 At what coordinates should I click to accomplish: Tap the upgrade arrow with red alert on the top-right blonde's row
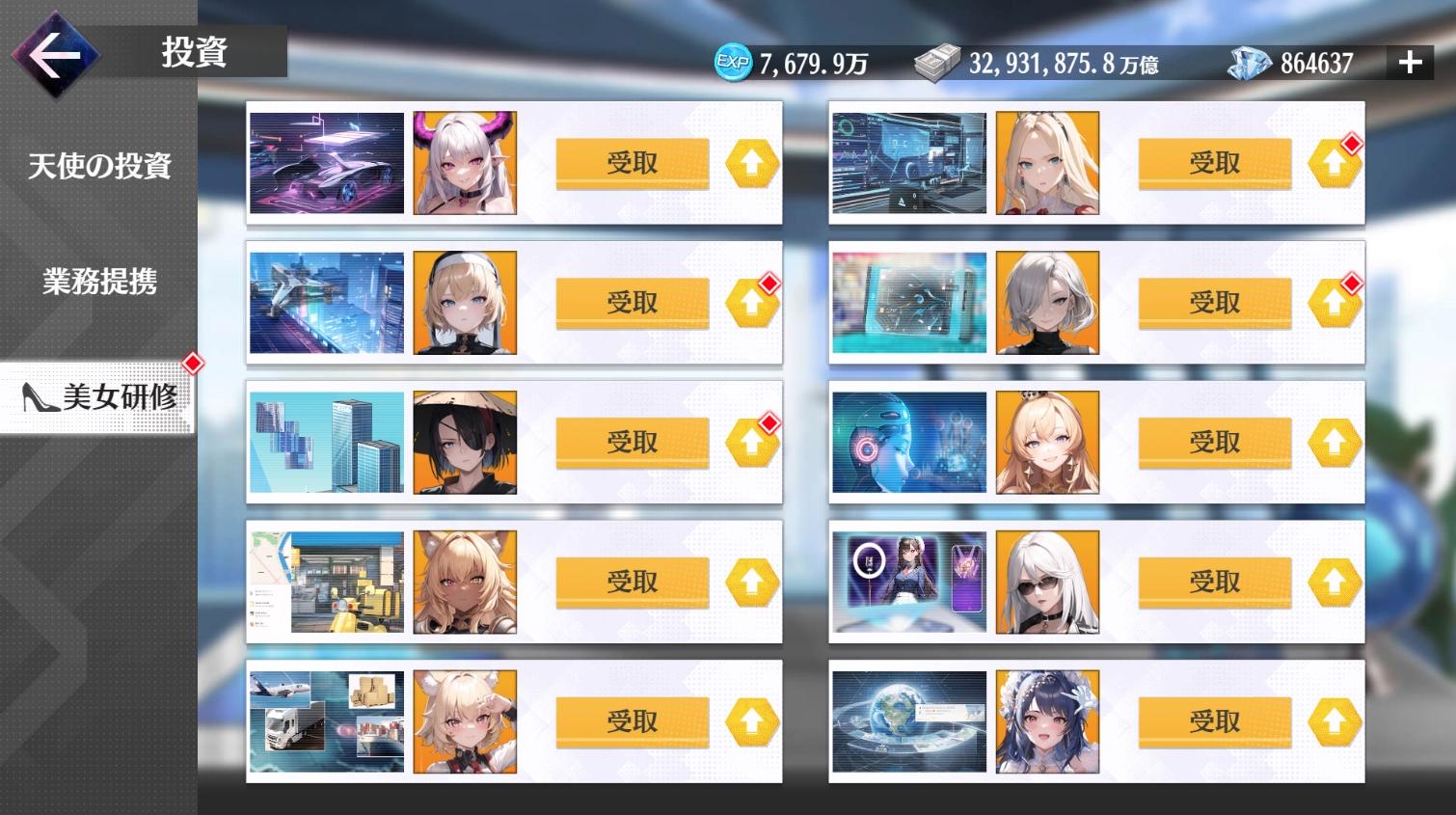[1335, 162]
